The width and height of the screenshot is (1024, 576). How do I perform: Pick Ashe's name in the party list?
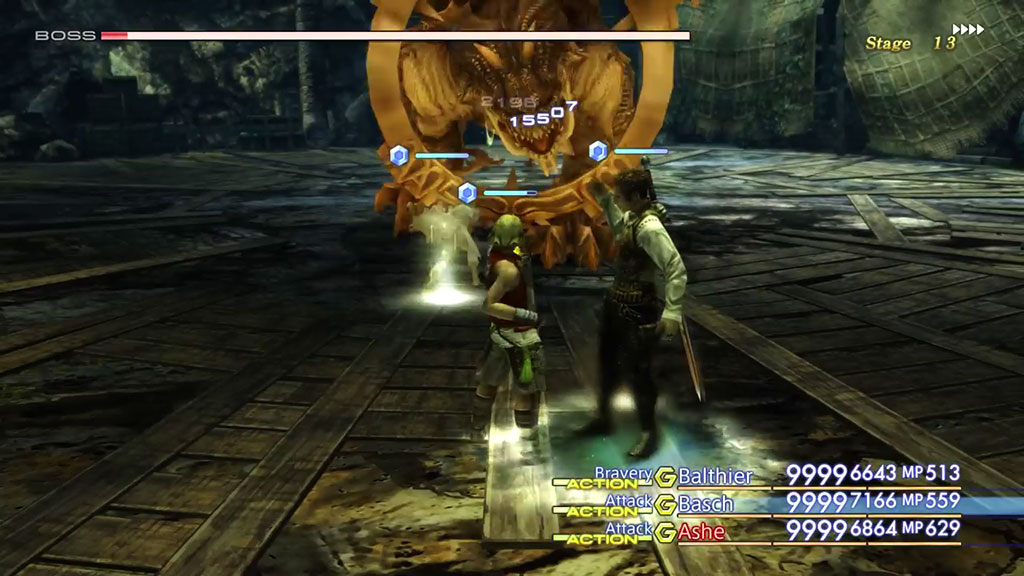tap(704, 531)
